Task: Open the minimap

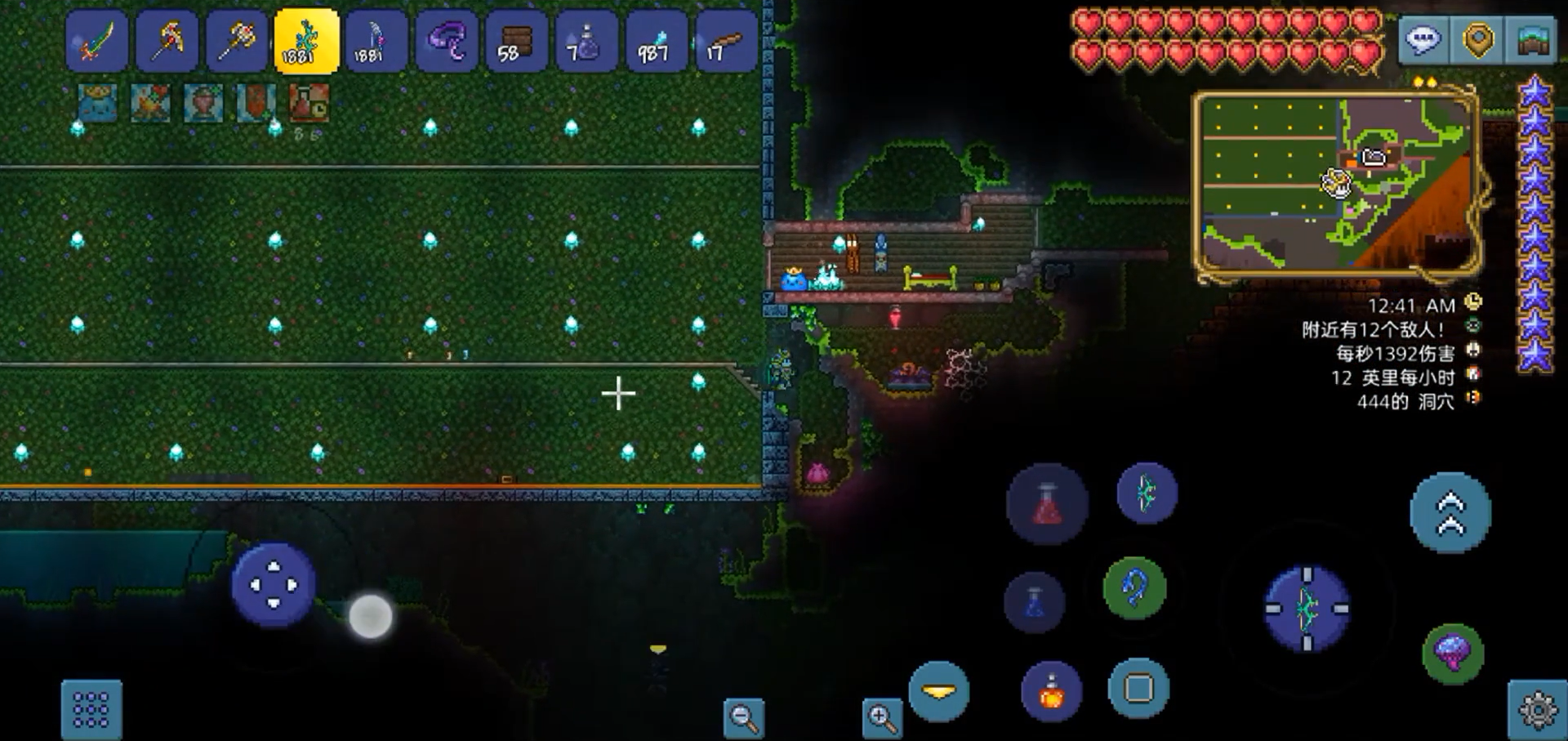Action: [1337, 185]
